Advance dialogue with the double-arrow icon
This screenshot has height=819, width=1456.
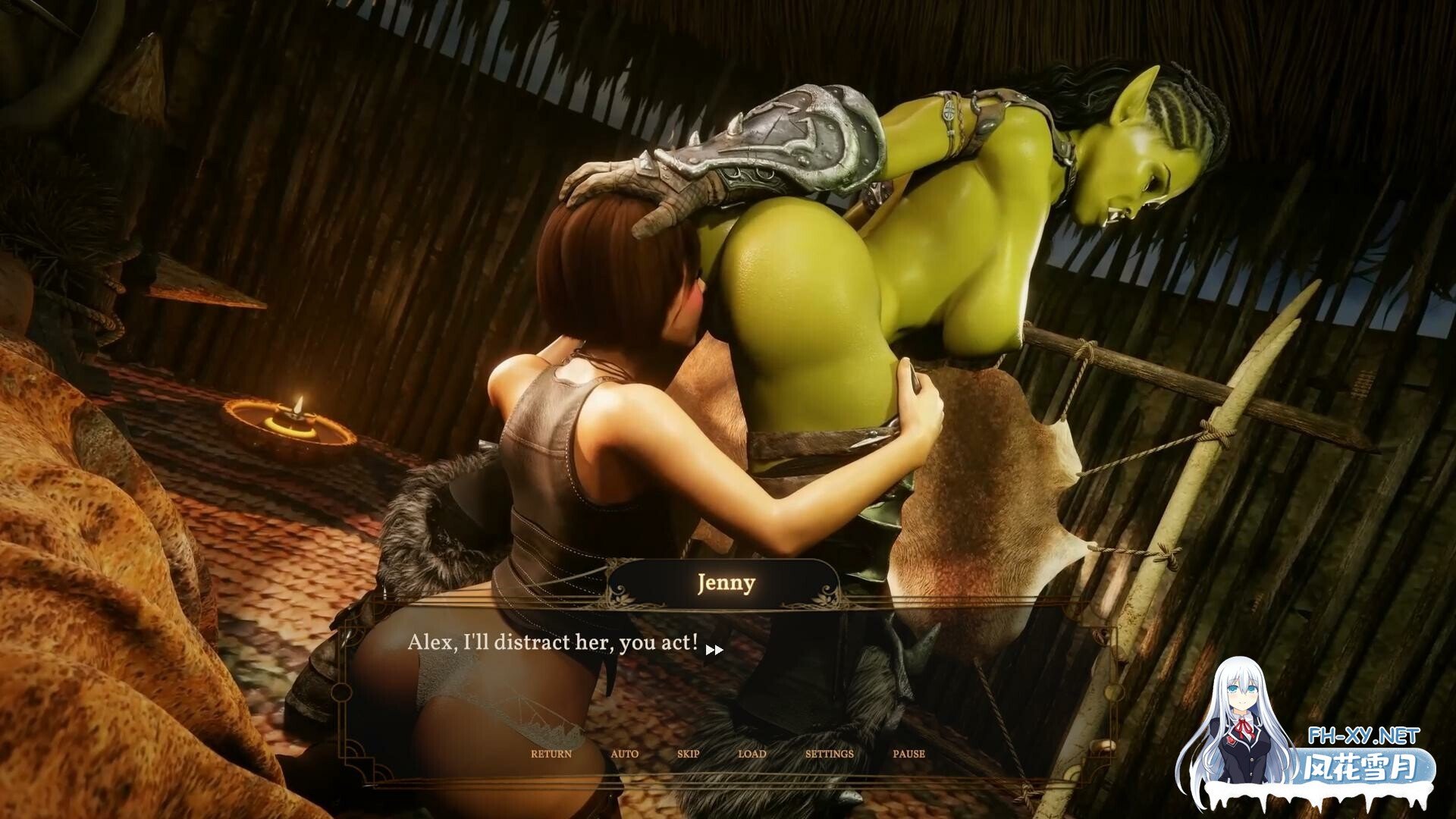point(714,650)
